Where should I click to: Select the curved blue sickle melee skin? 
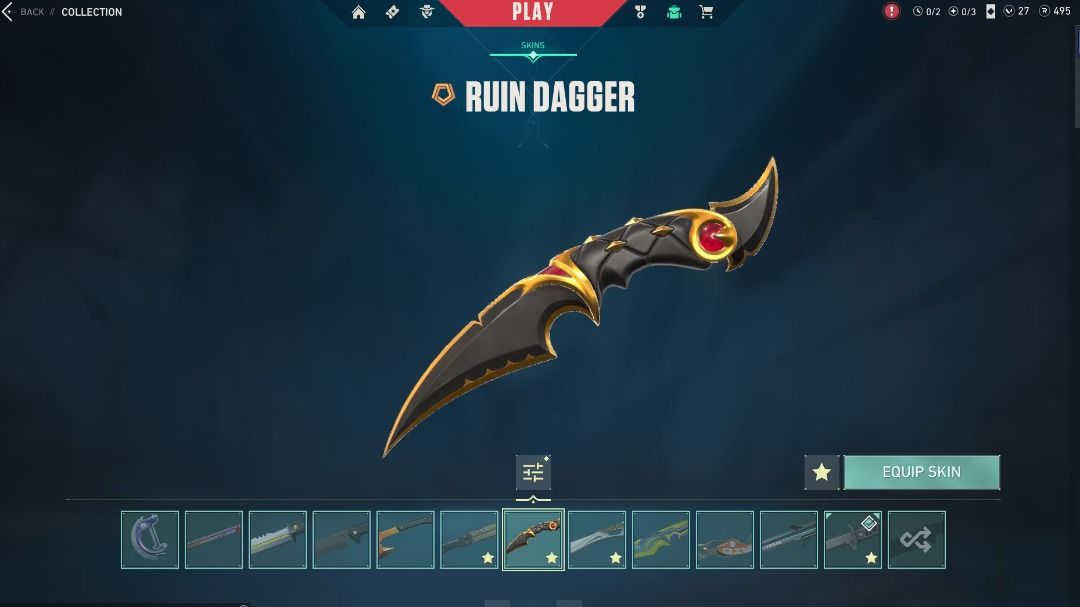(150, 540)
